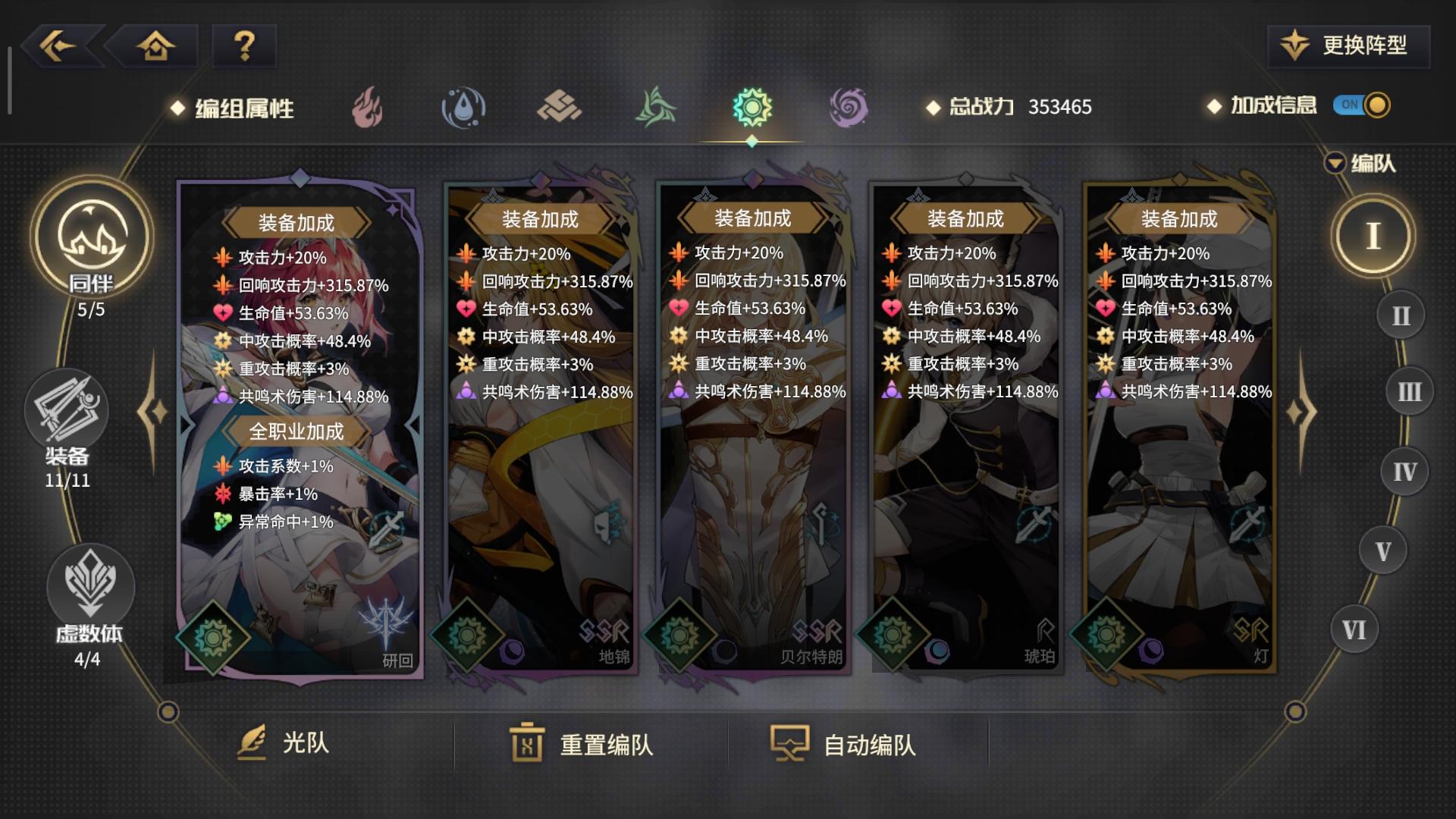Click the right carousel arrow
Image resolution: width=1456 pixels, height=819 pixels.
(1301, 413)
